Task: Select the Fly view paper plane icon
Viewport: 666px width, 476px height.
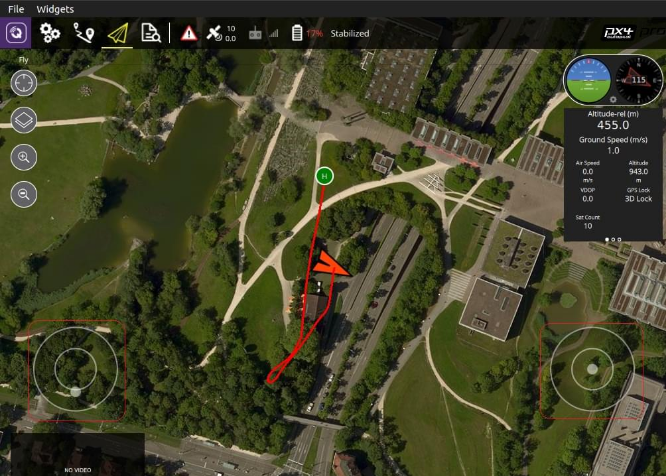Action: (x=119, y=33)
